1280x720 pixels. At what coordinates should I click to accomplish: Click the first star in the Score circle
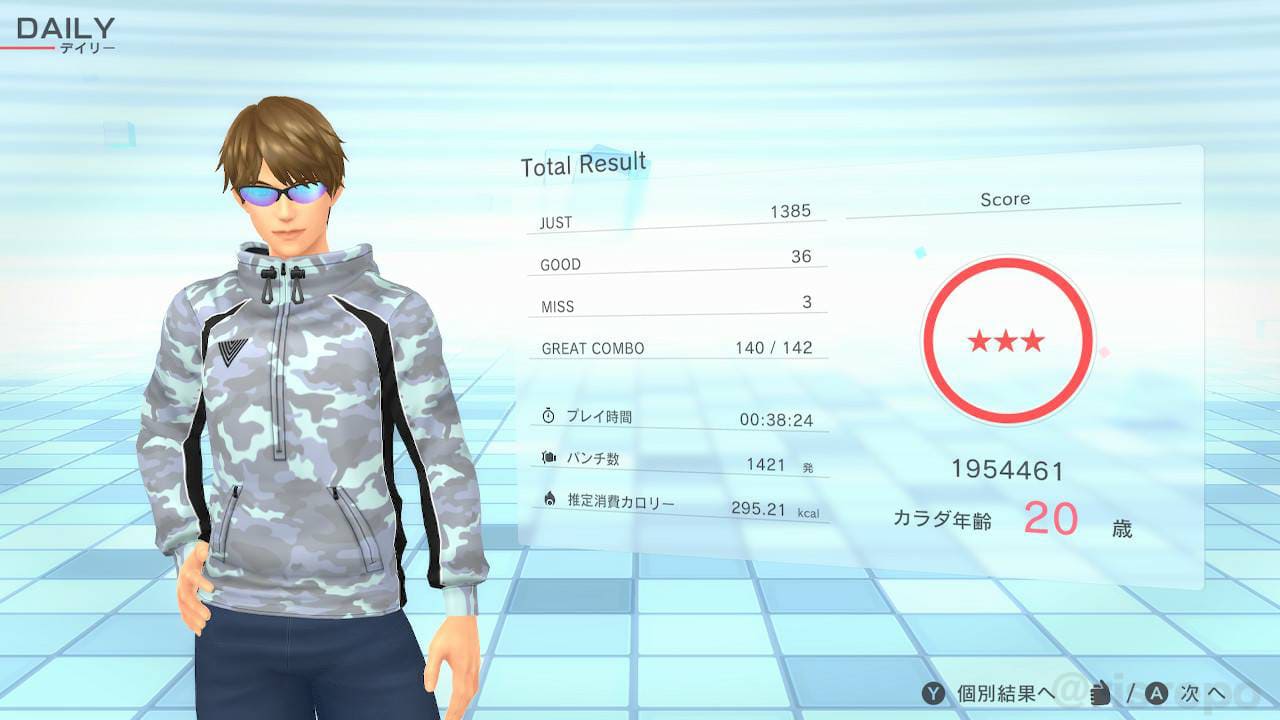tap(978, 341)
